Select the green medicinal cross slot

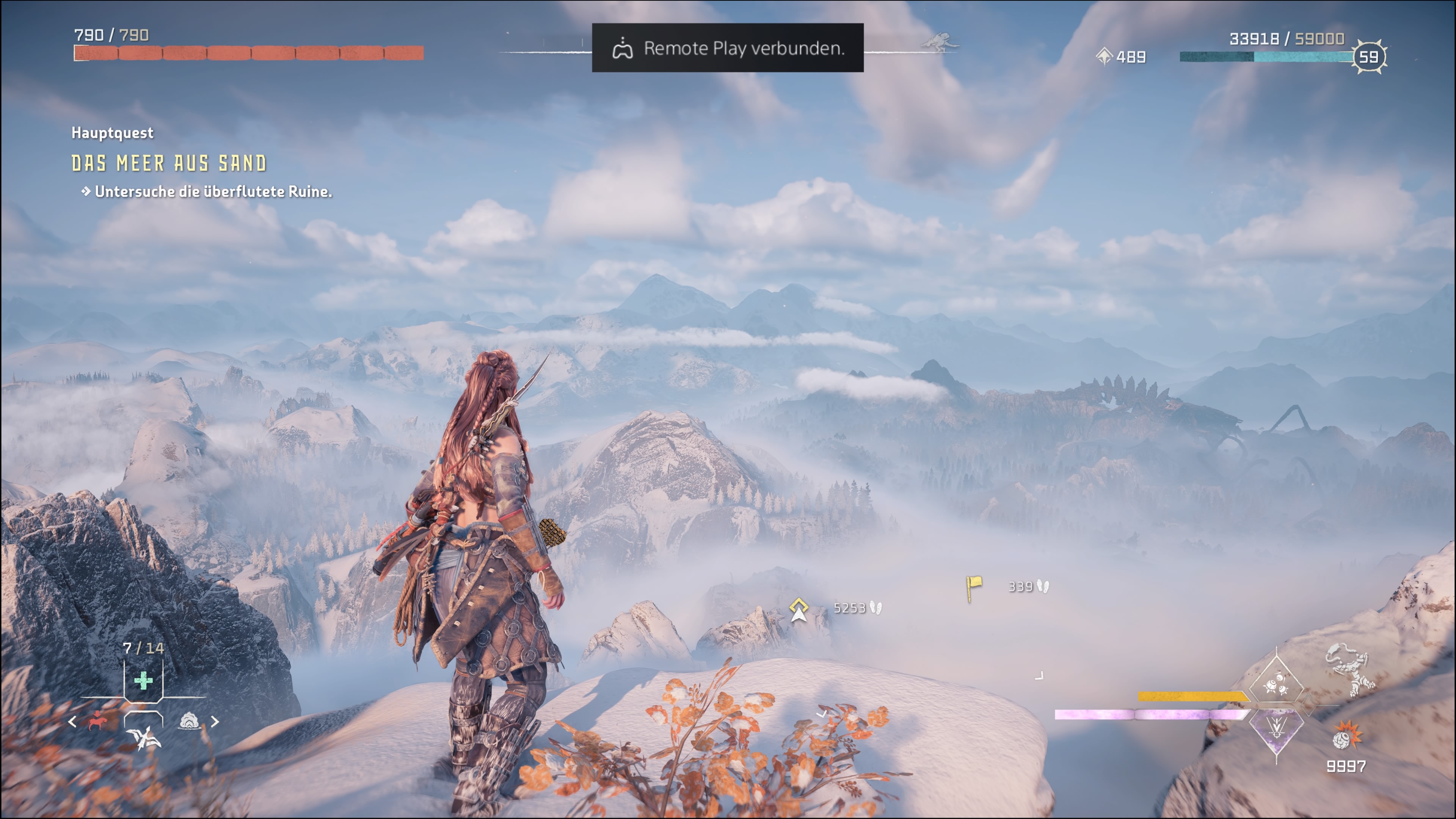click(144, 681)
